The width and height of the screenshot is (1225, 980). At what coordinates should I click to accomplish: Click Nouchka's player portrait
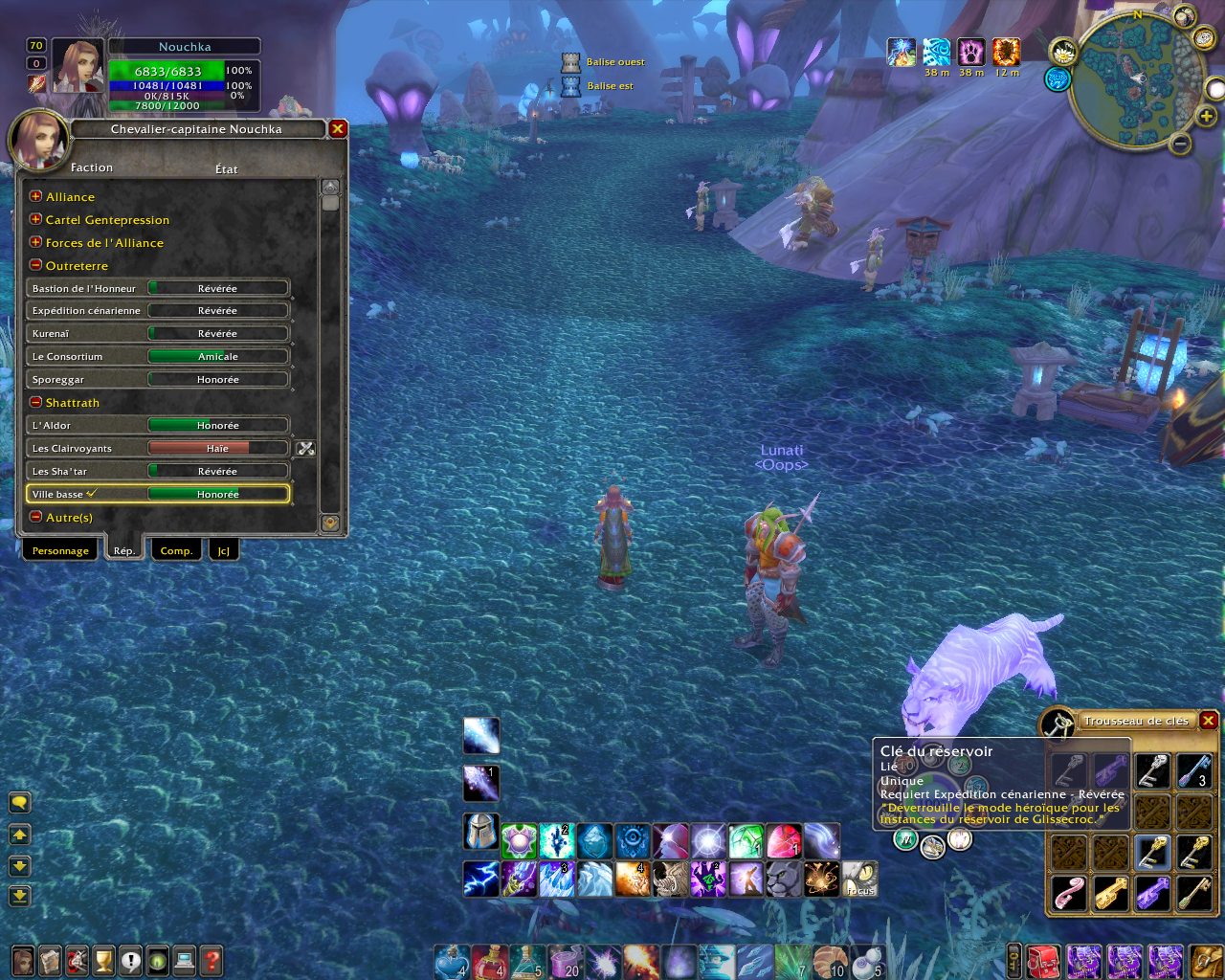(x=78, y=65)
